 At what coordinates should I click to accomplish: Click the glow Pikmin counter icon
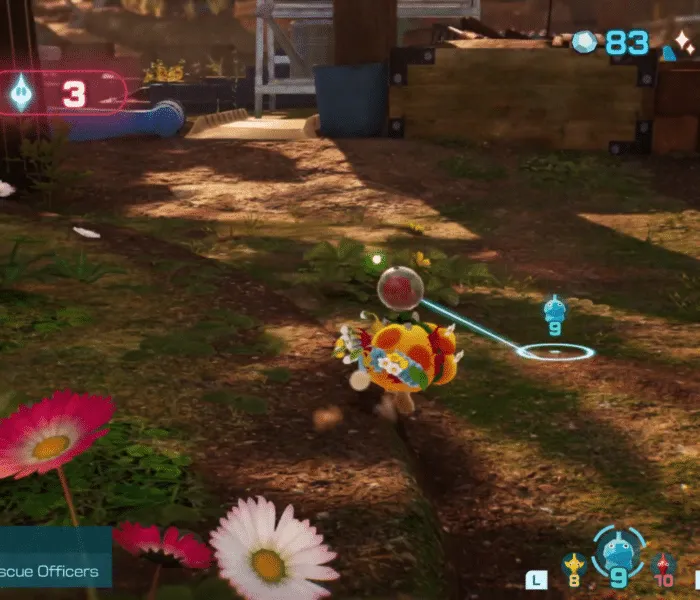(21, 94)
